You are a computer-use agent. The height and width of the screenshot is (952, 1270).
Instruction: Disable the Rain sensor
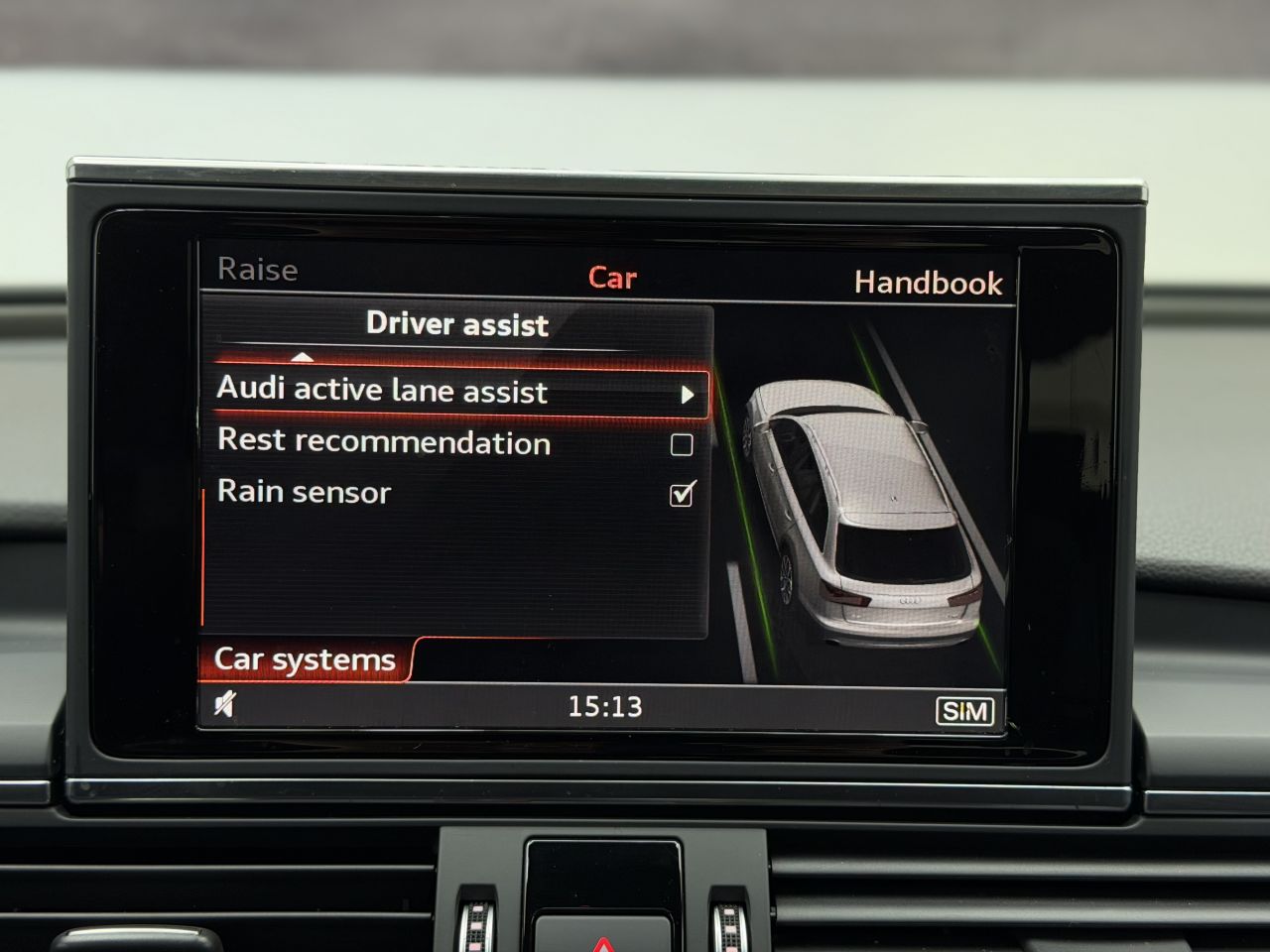[681, 493]
